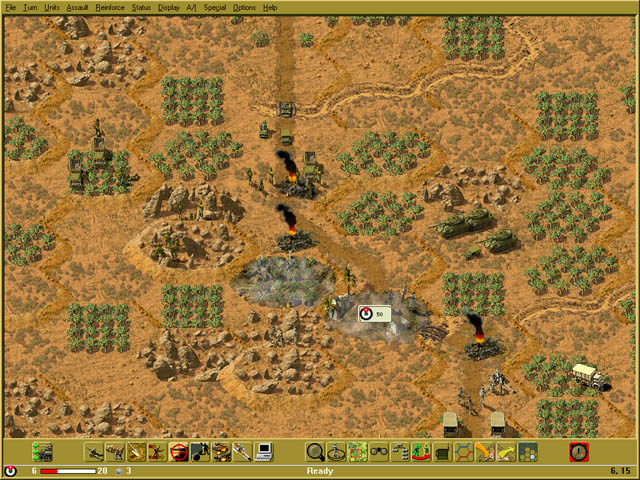Click the binoculars toolbar icon
The image size is (640, 480).
(379, 452)
